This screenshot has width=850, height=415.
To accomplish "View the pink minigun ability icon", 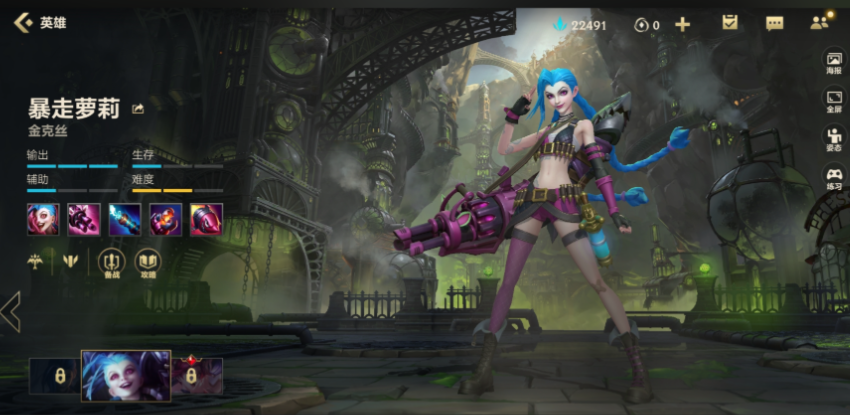I will (x=84, y=218).
